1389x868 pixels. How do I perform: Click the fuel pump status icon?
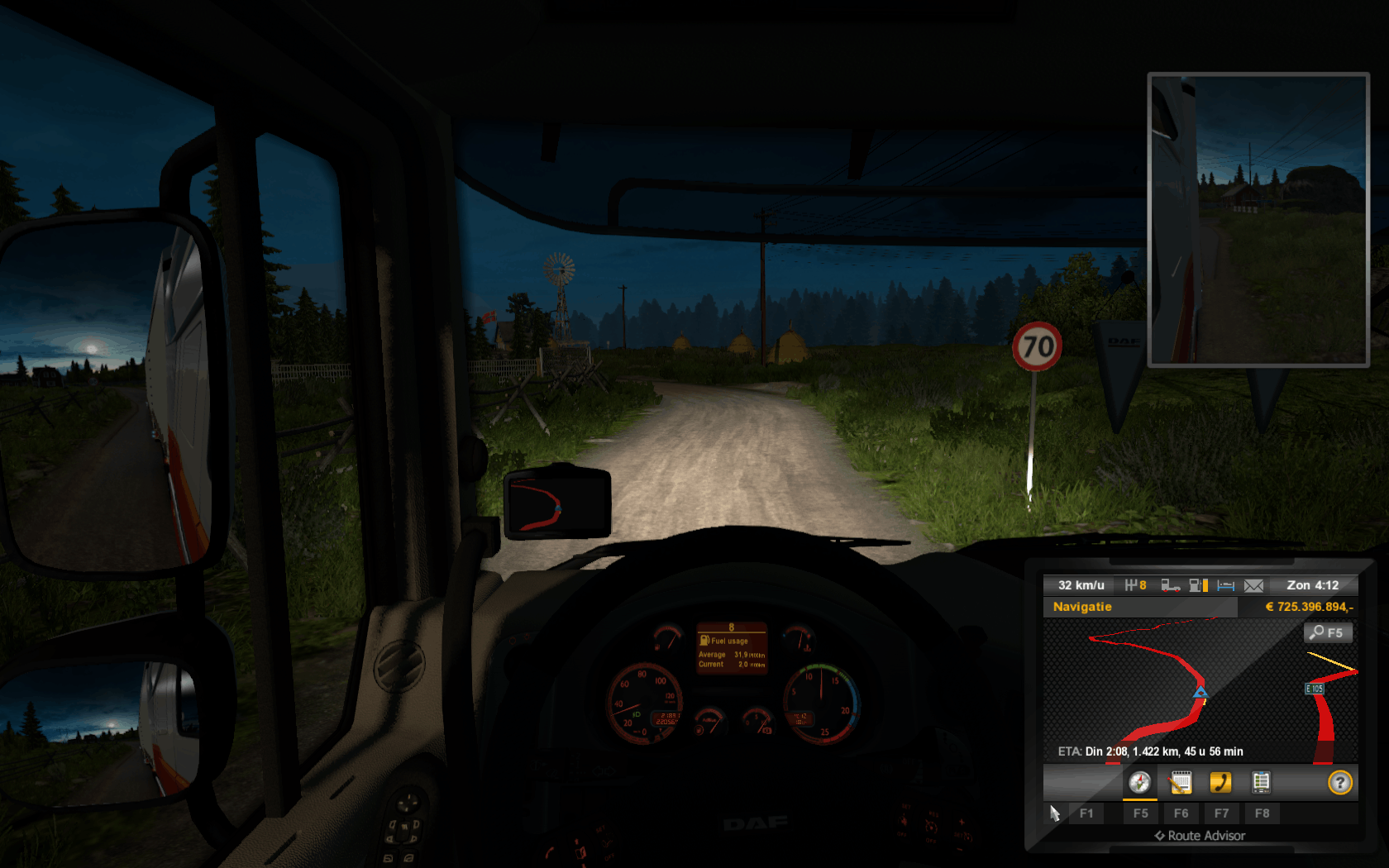click(x=1197, y=585)
